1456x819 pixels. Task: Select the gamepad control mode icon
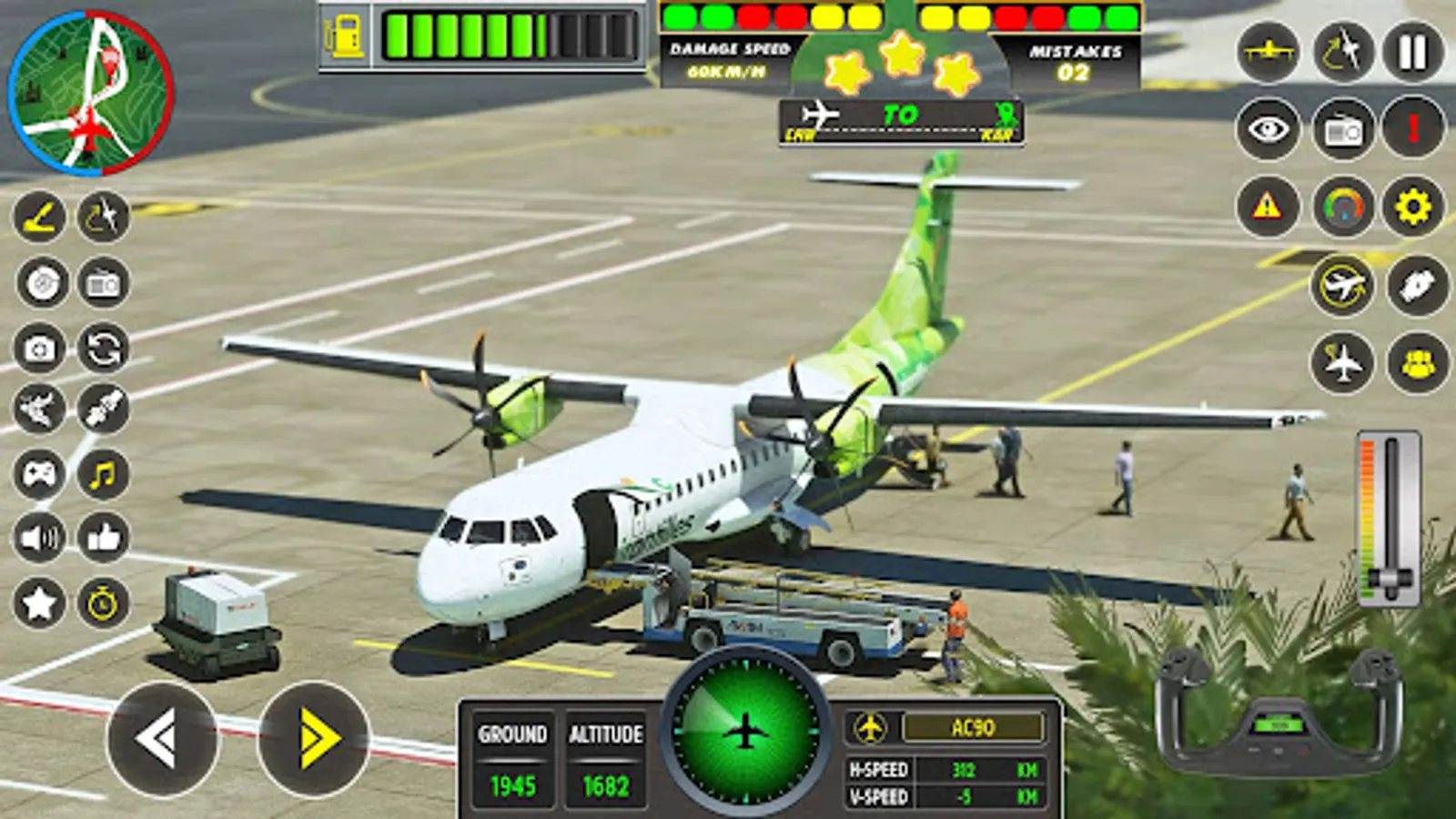point(36,473)
